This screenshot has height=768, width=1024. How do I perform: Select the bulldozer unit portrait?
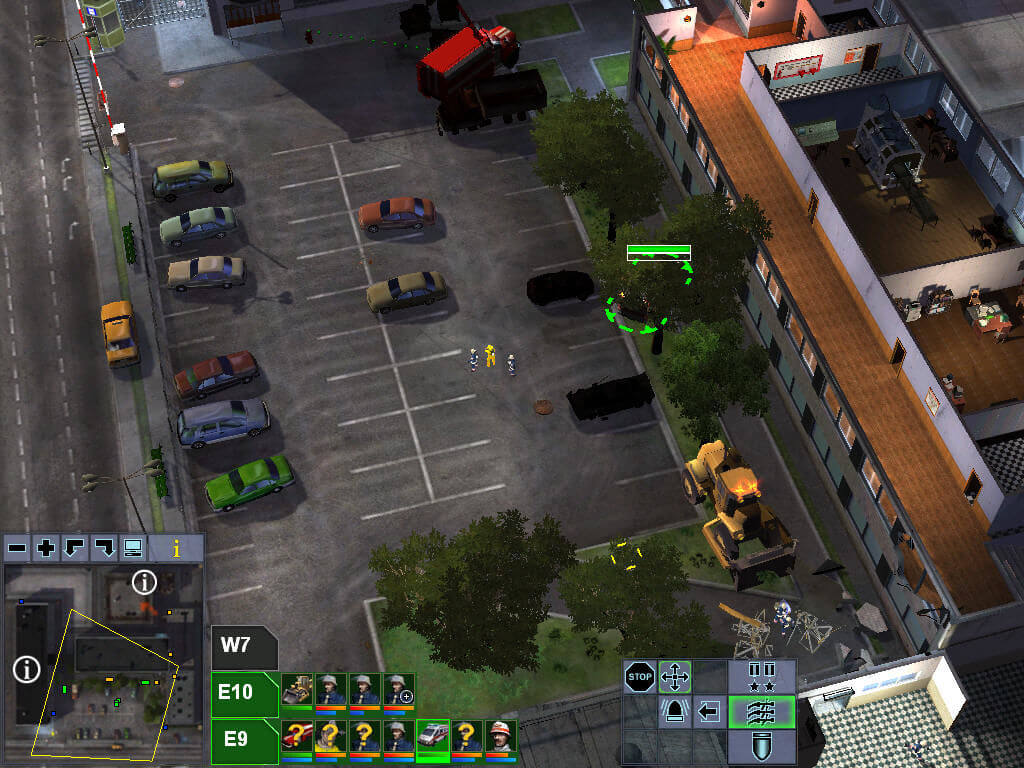[297, 689]
